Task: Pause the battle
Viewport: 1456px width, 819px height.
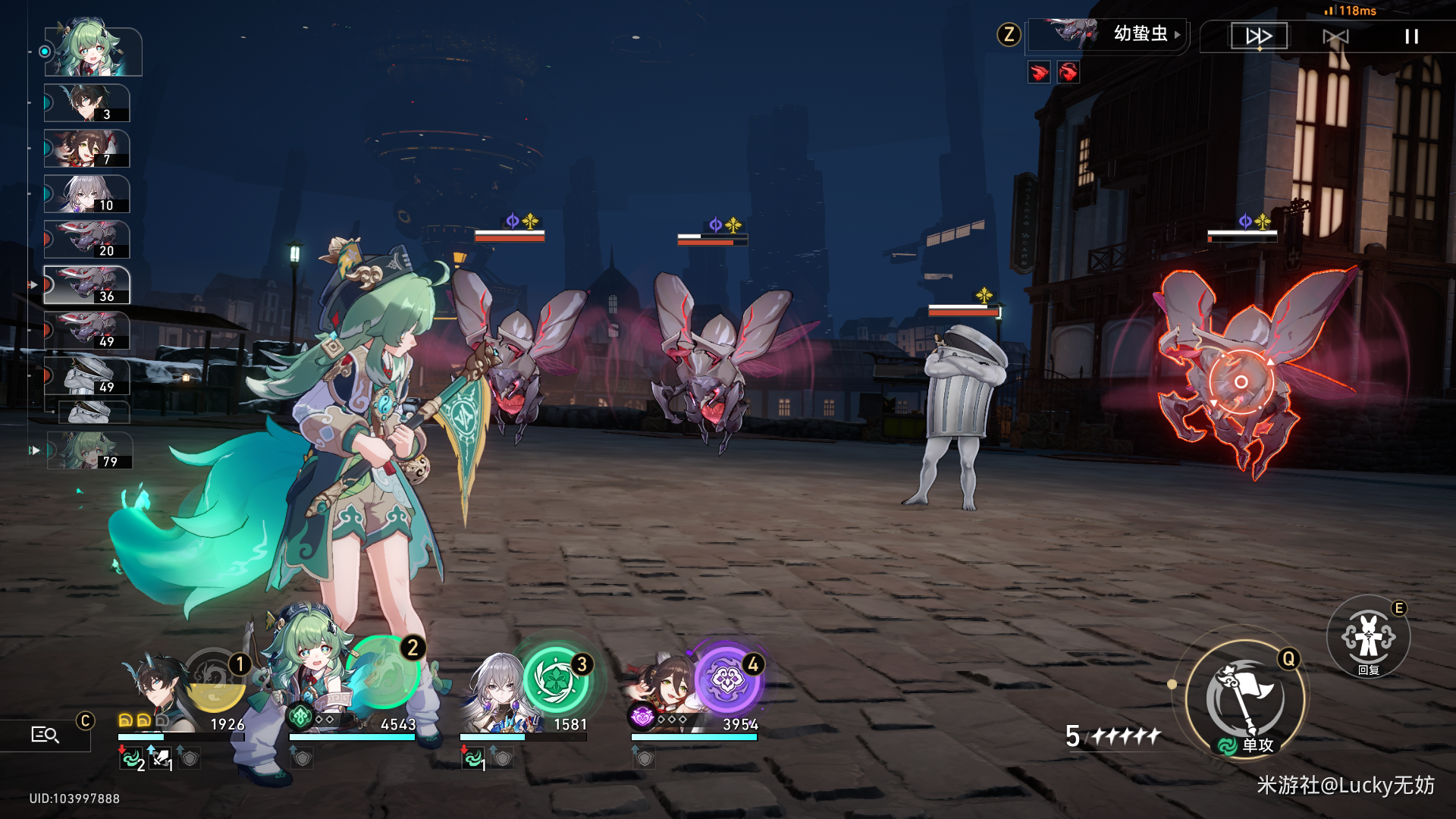Action: (x=1411, y=36)
